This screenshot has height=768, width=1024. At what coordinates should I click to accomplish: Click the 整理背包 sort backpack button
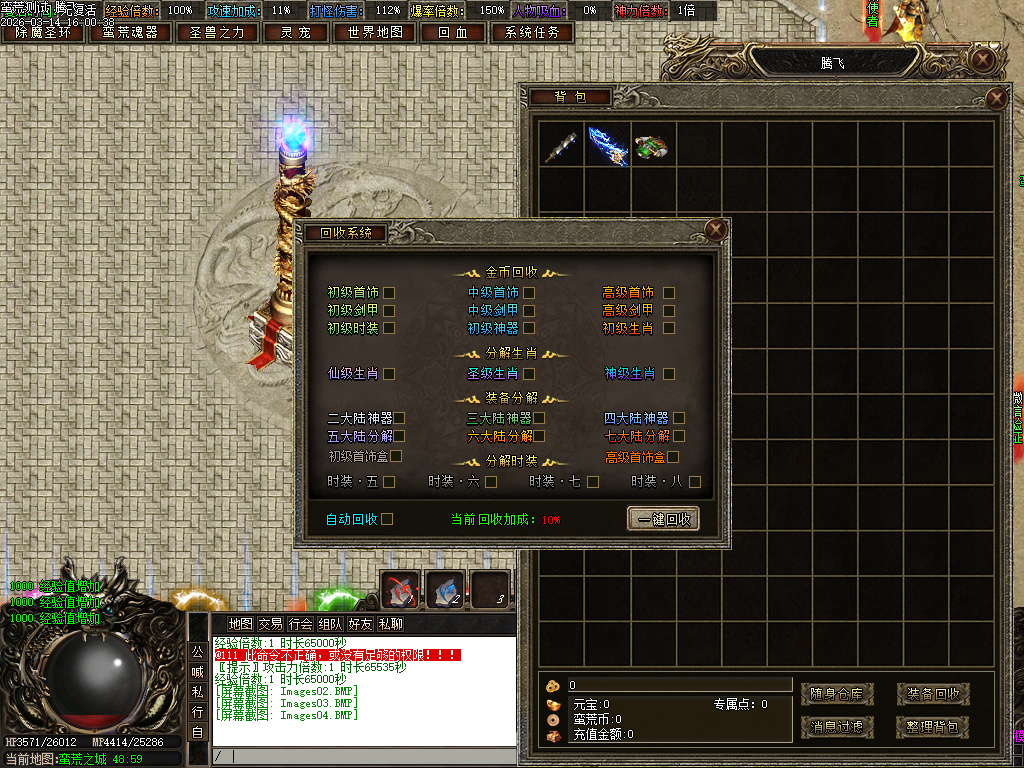[932, 727]
